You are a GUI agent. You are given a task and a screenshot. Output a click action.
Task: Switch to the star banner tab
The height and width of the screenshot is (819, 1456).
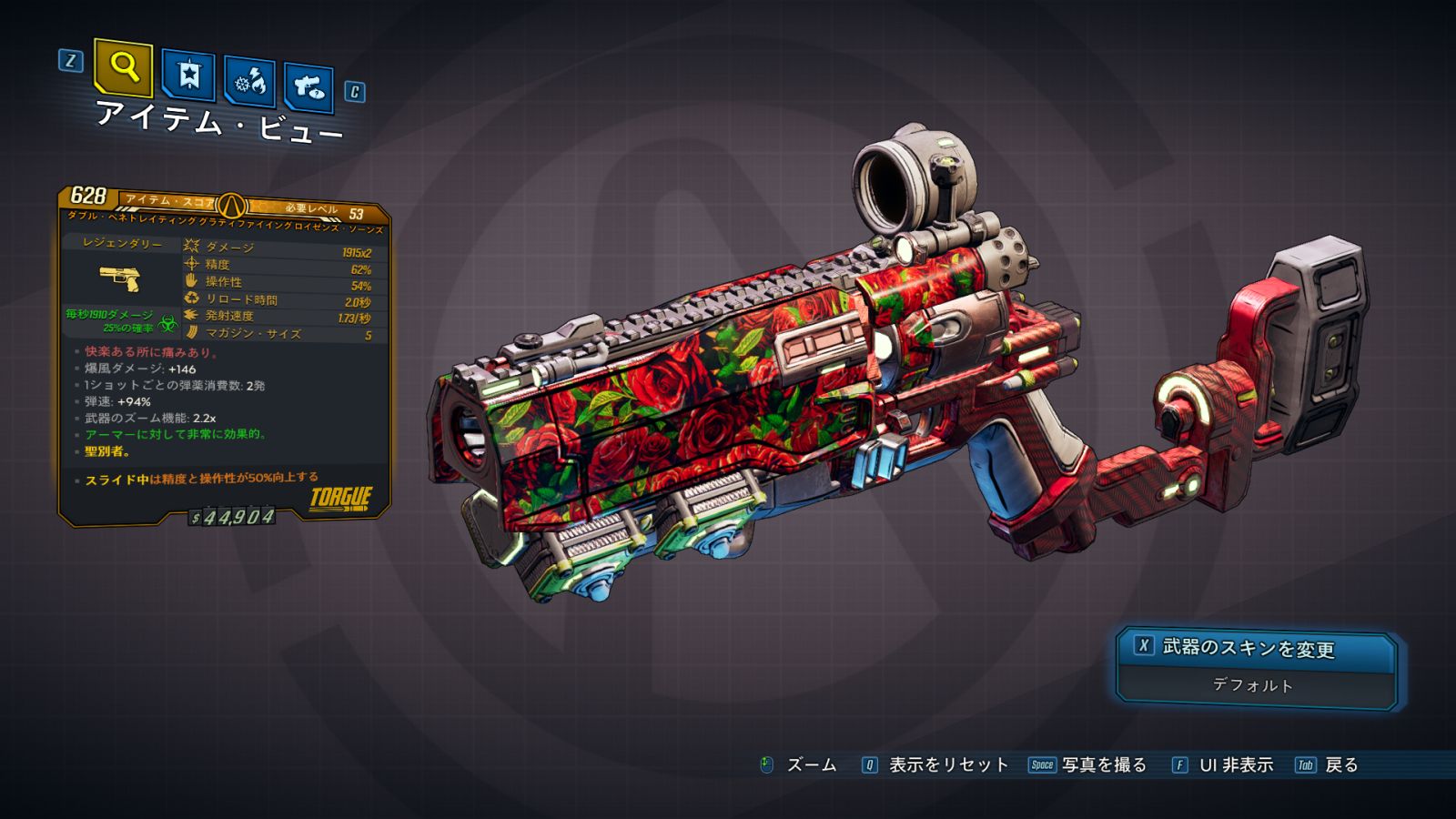coord(188,76)
